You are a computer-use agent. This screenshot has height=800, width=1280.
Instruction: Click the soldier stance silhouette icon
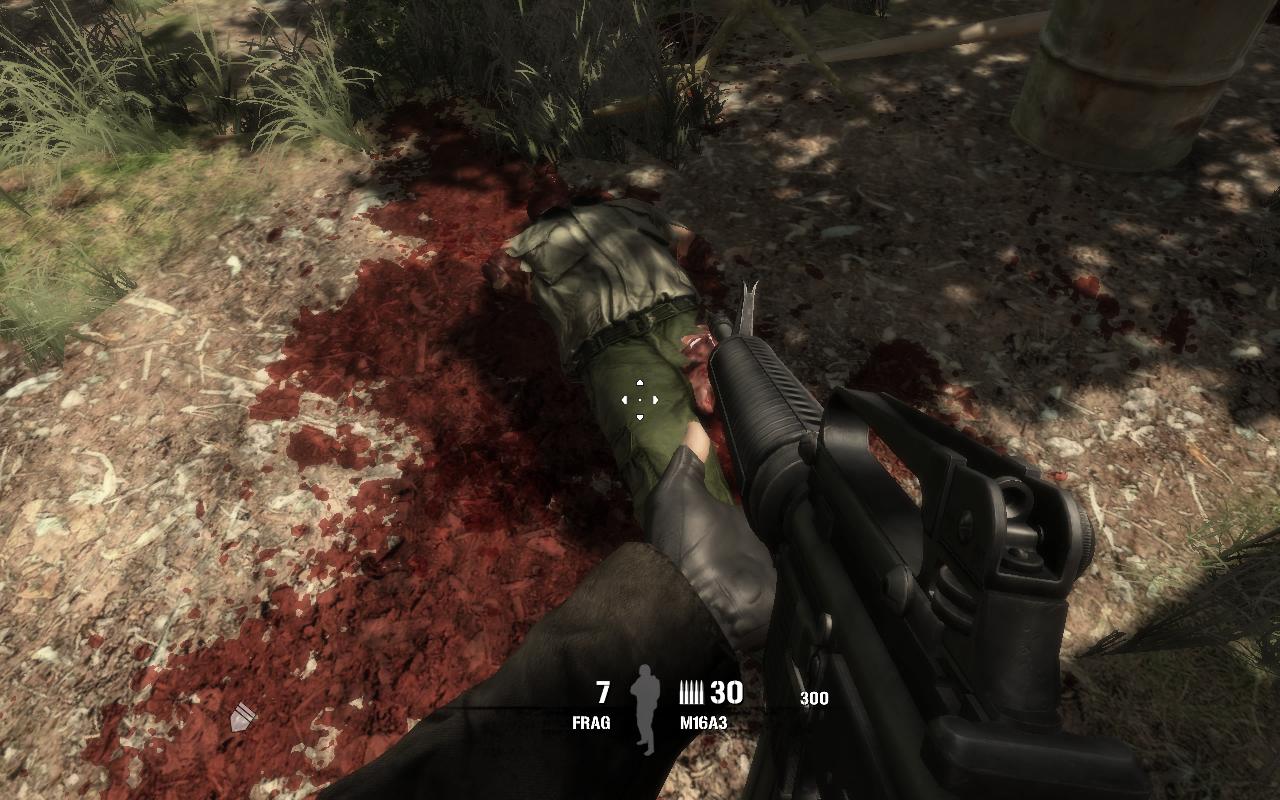point(646,709)
